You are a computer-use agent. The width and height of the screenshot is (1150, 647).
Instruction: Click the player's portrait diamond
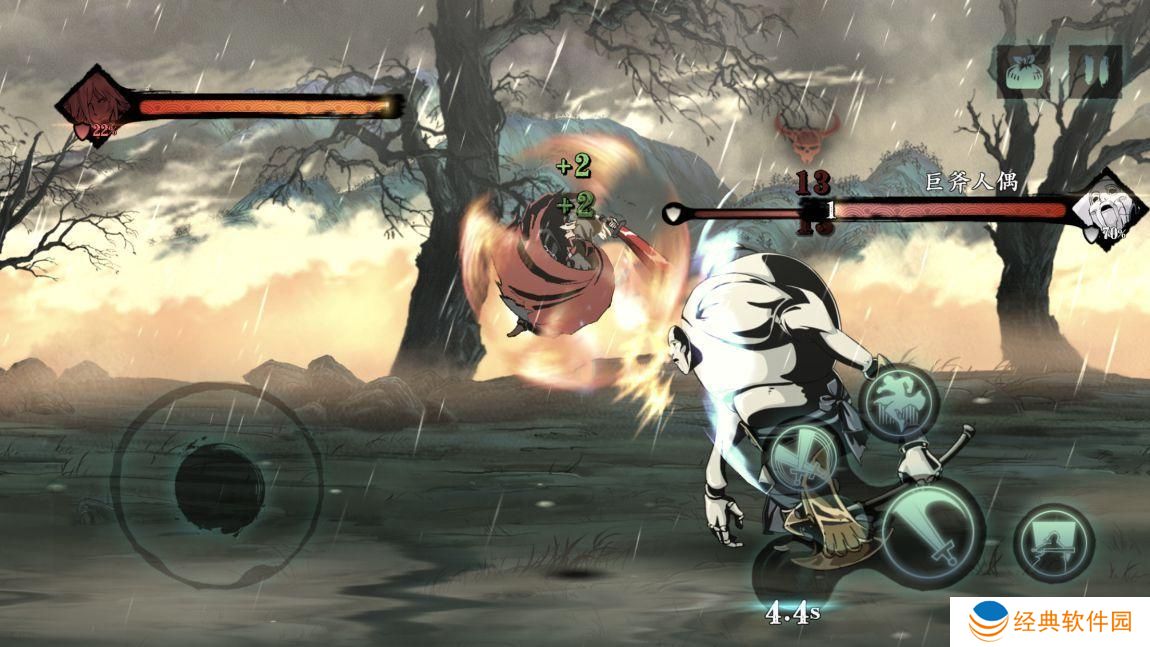95,106
